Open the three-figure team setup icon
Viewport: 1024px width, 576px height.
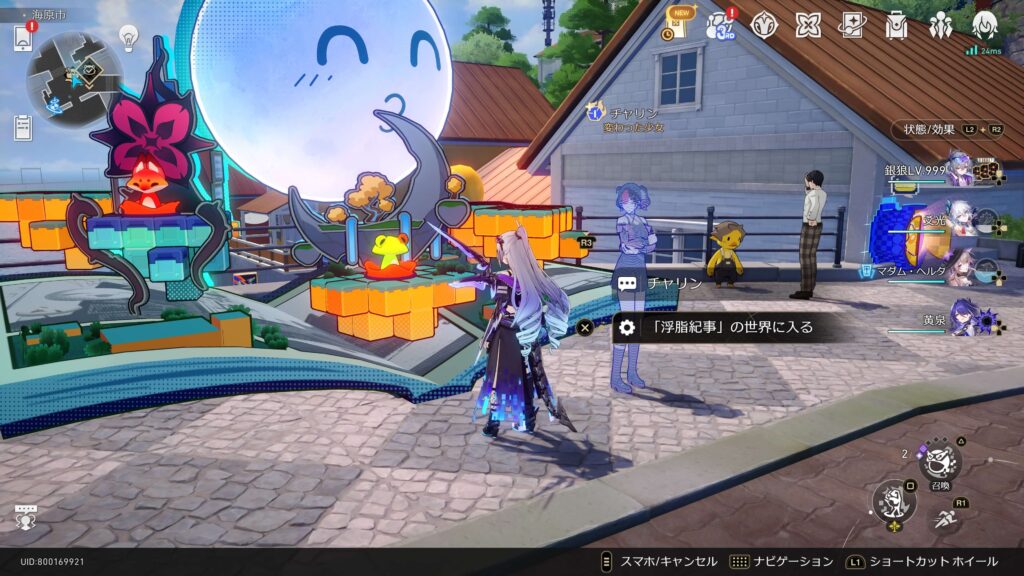[x=940, y=24]
